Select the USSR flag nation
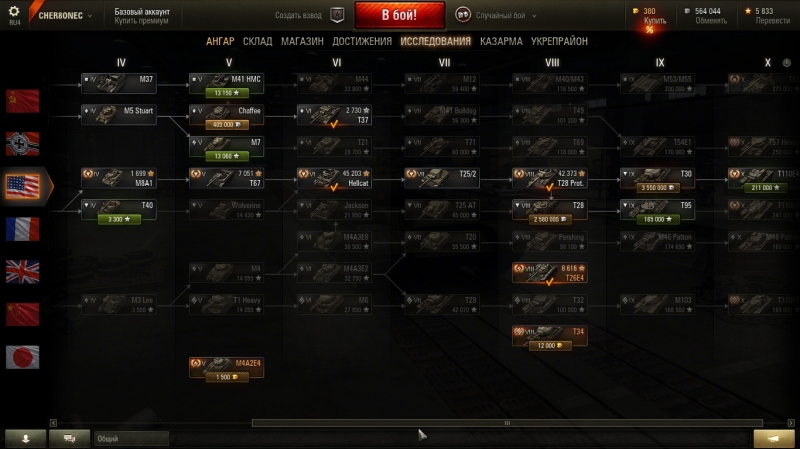800x449 pixels. (22, 99)
